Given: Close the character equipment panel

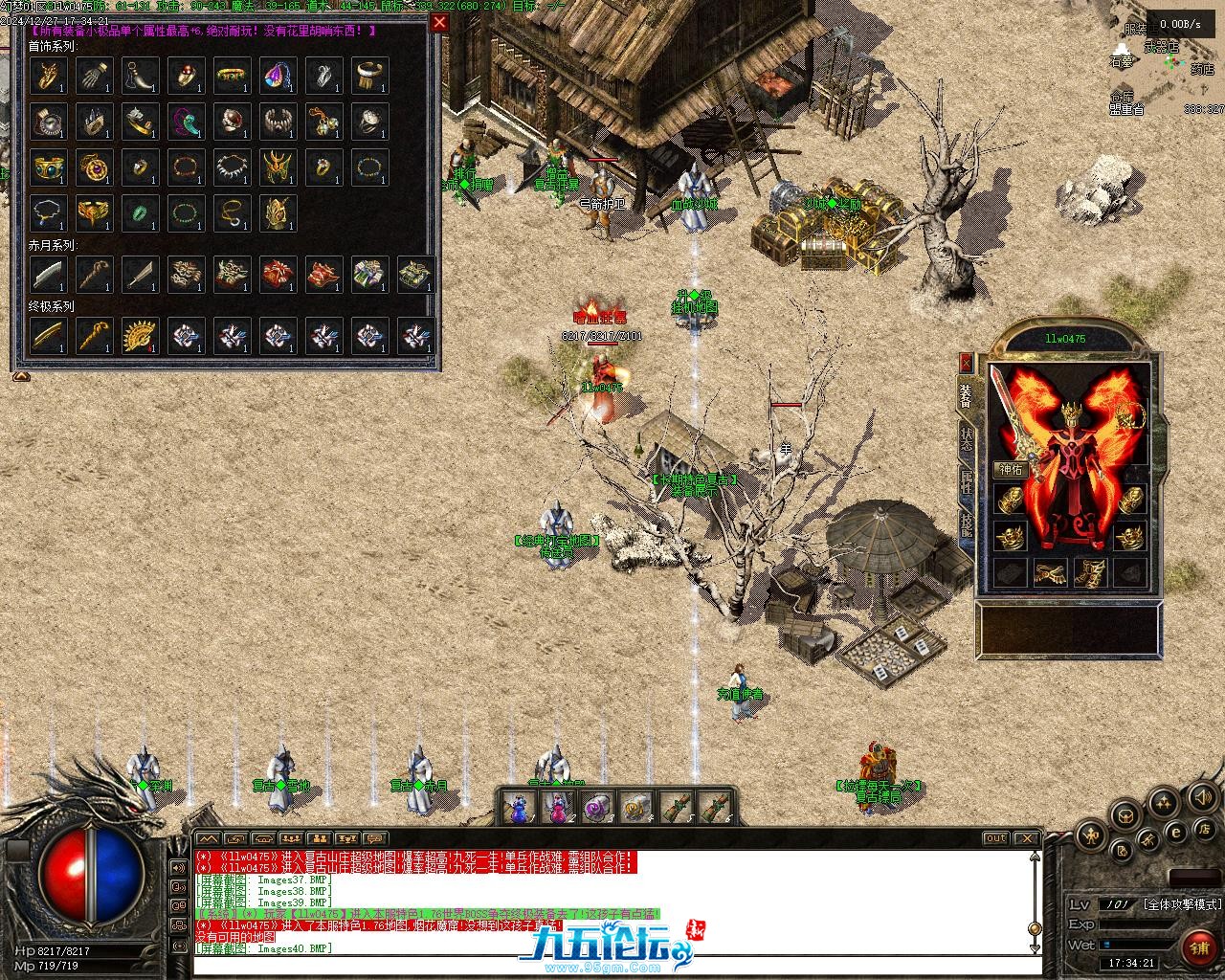Looking at the screenshot, I should [x=966, y=363].
